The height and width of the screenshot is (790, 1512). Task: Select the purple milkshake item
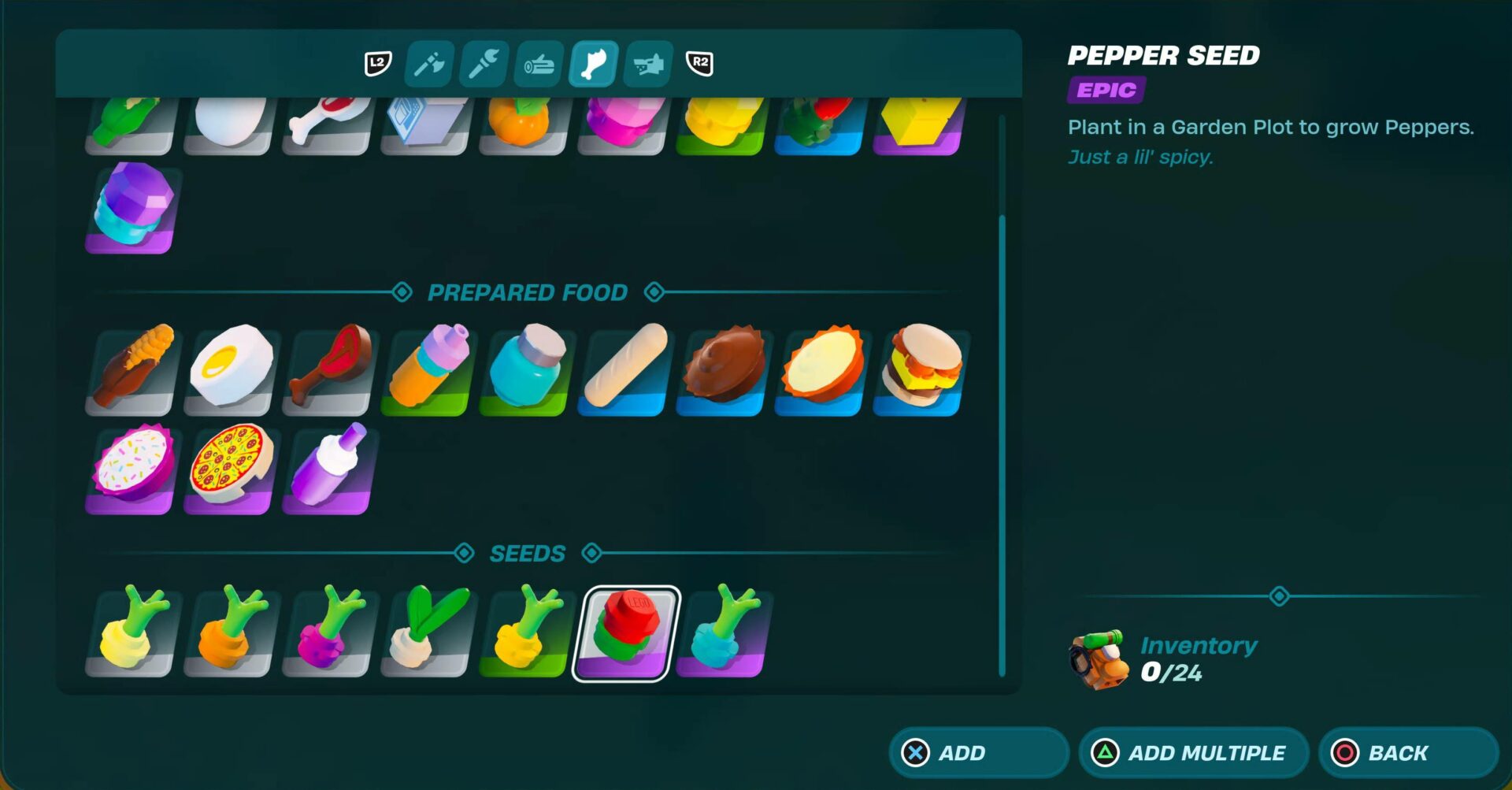pos(327,469)
